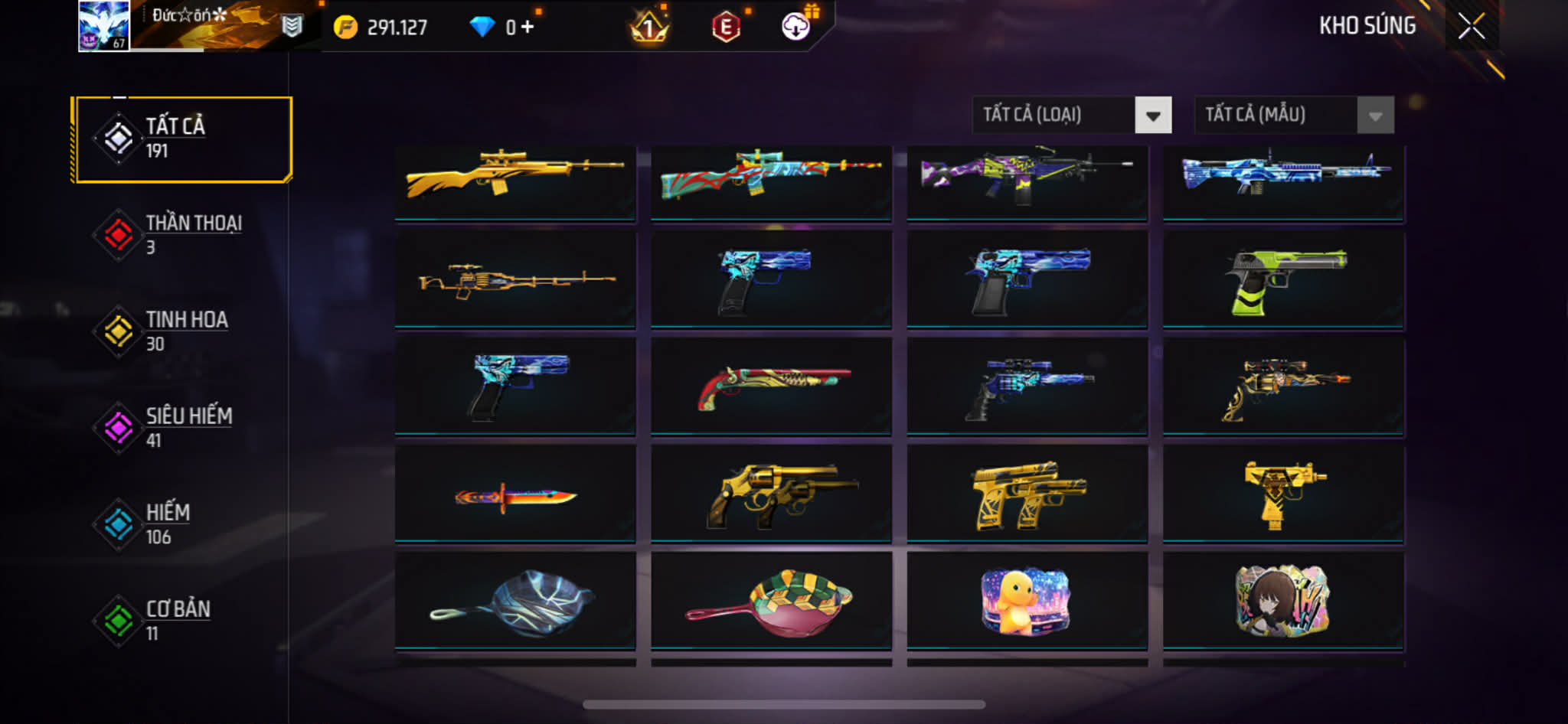Close the Kho Súng weapon vault
The height and width of the screenshot is (724, 1568).
[1471, 27]
